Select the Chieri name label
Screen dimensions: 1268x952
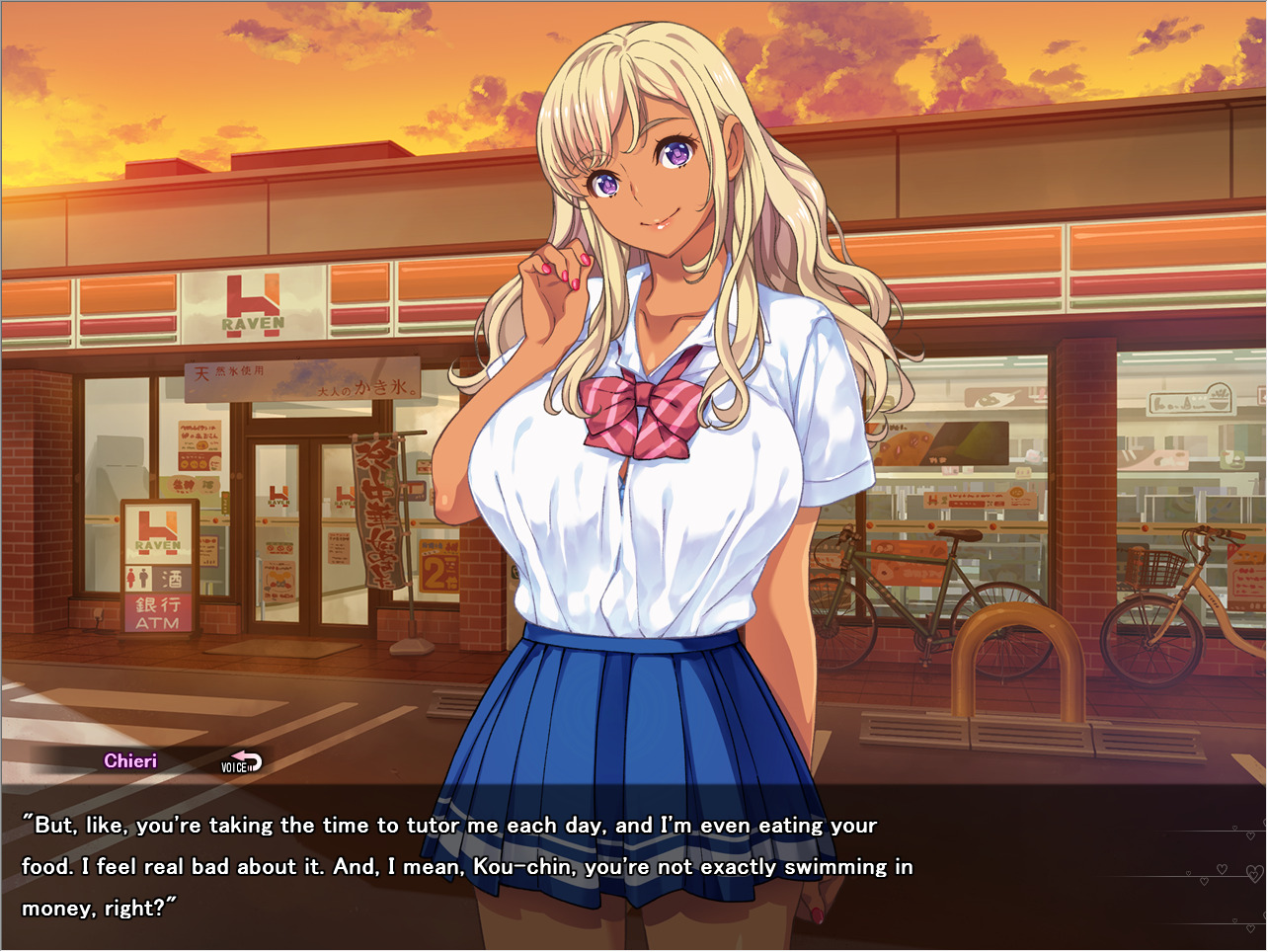130,760
